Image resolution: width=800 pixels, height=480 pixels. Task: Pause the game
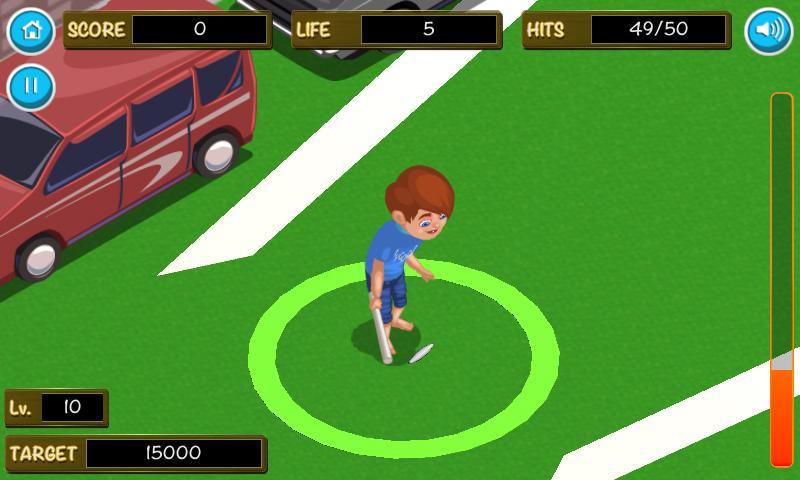(x=31, y=87)
